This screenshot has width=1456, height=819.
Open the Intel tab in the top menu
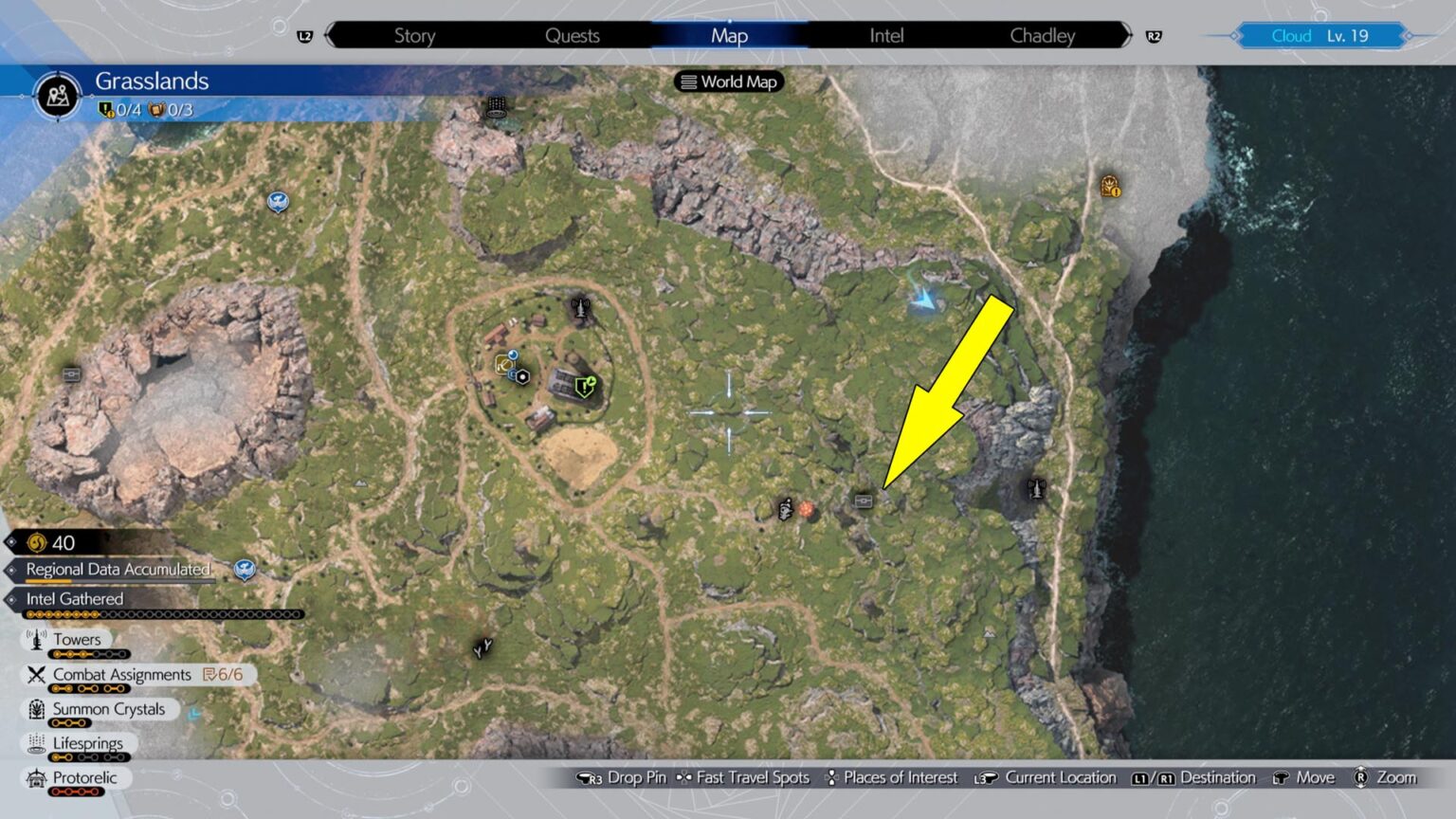(x=884, y=35)
